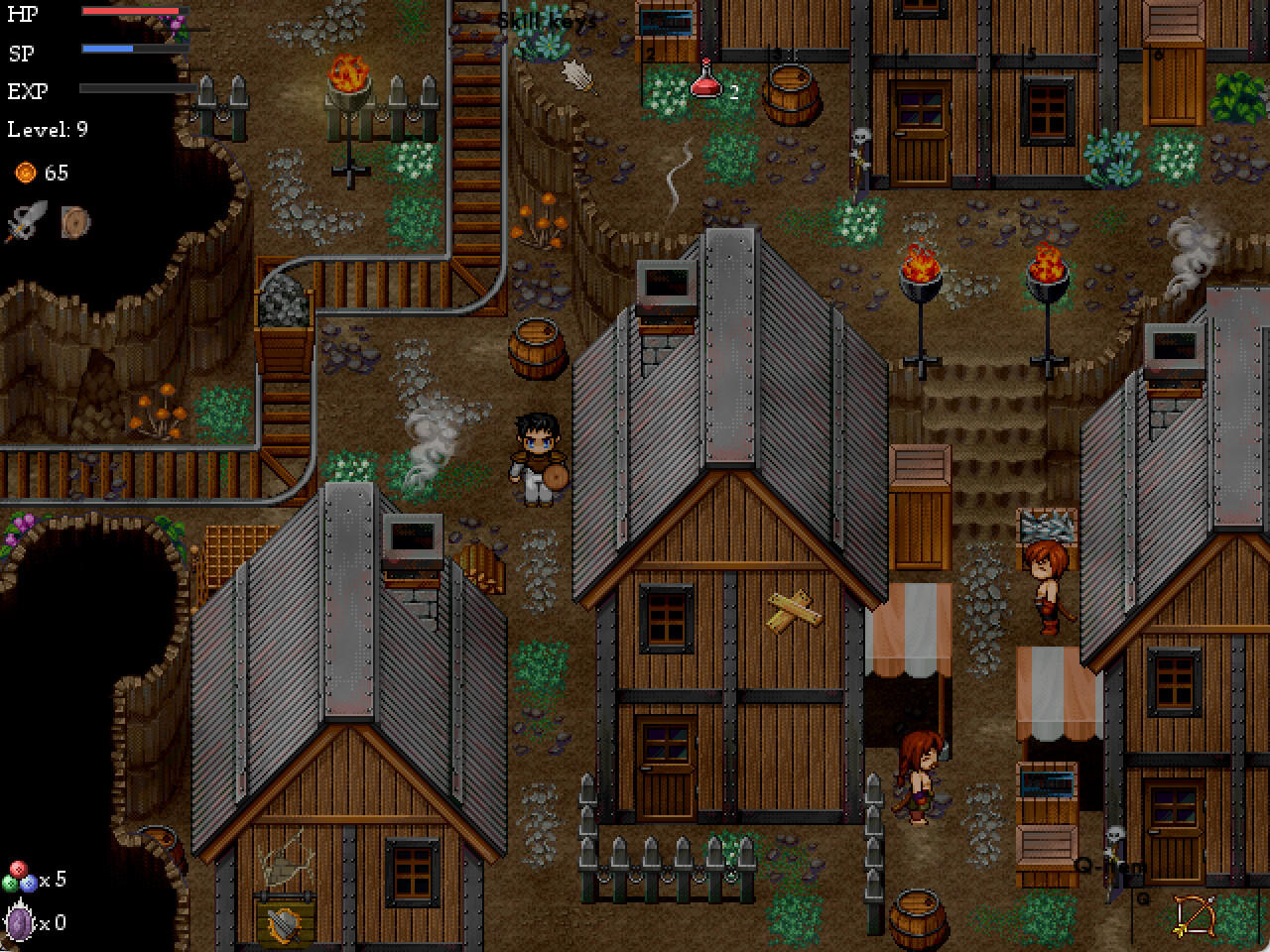
Task: Select the three colored orbs x5 item icon
Action: click(x=22, y=877)
